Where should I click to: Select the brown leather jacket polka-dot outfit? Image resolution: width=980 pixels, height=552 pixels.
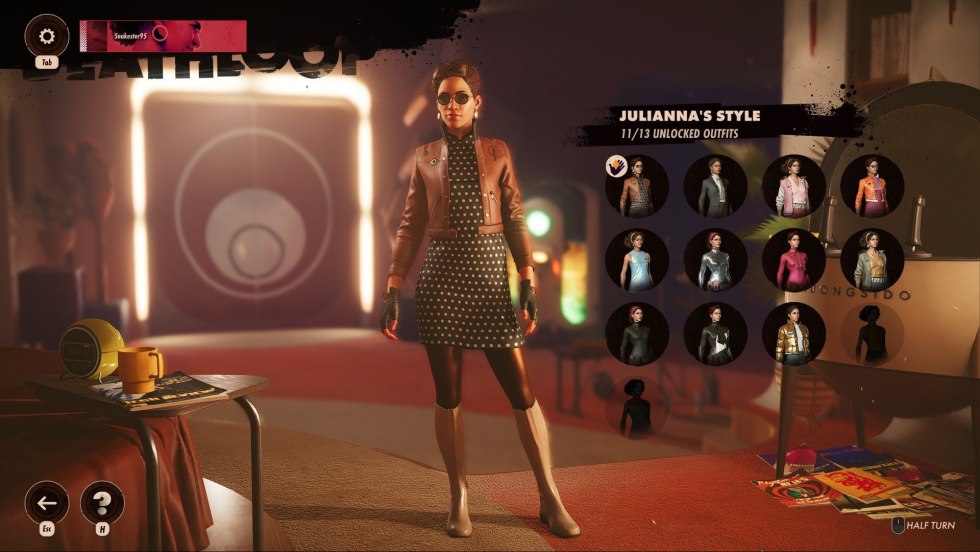(x=637, y=186)
